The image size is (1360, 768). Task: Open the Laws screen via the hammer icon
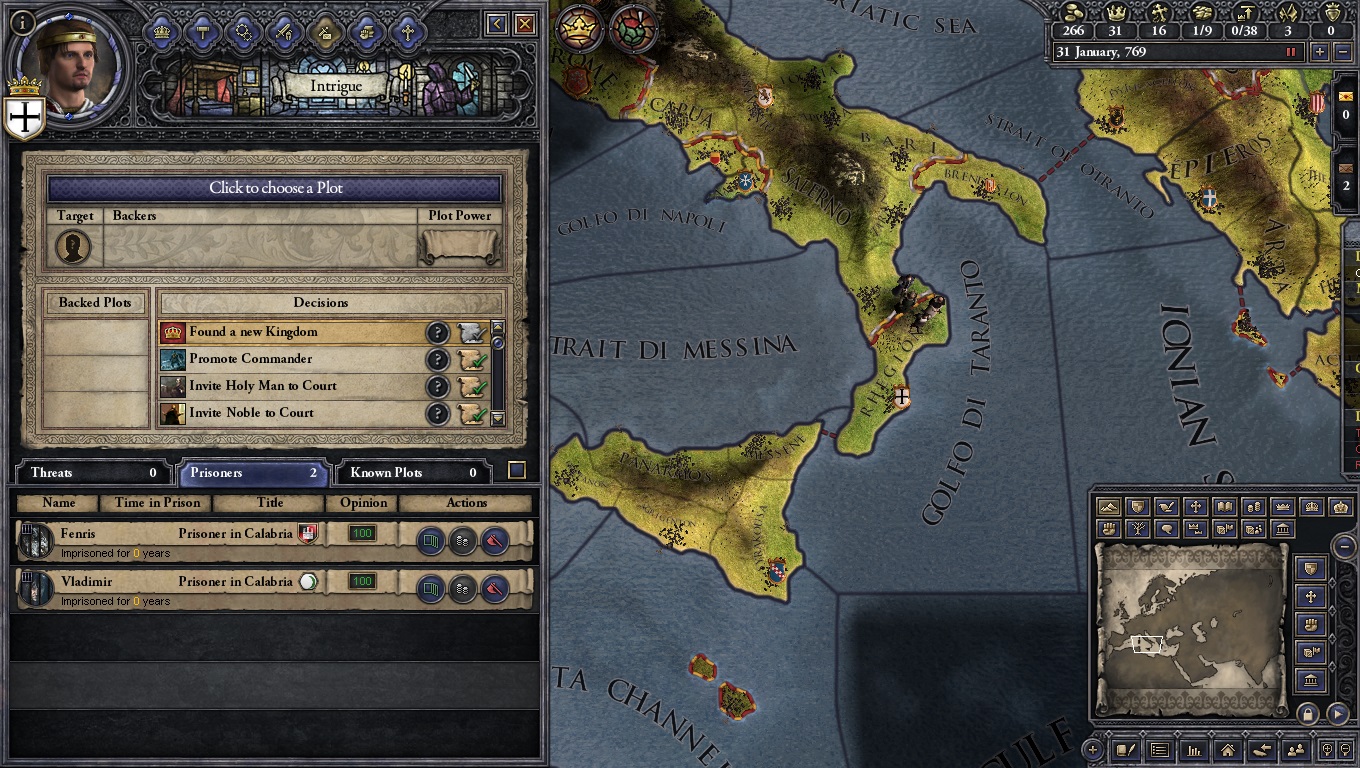204,30
